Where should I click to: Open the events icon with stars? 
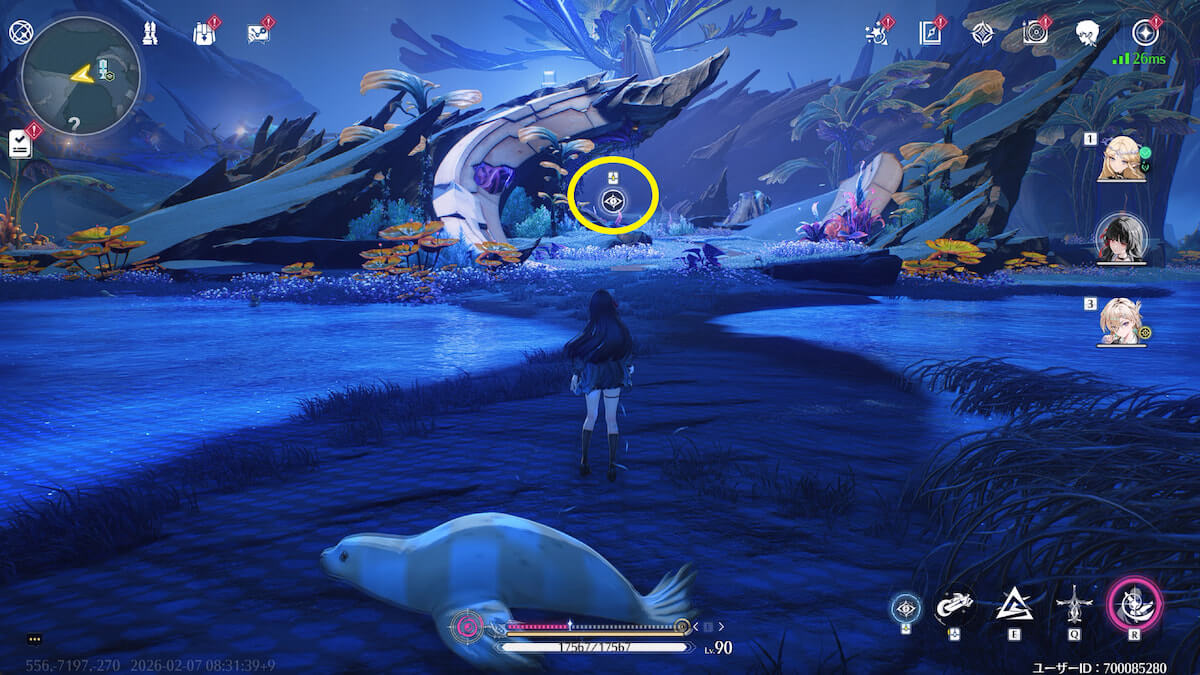click(876, 33)
